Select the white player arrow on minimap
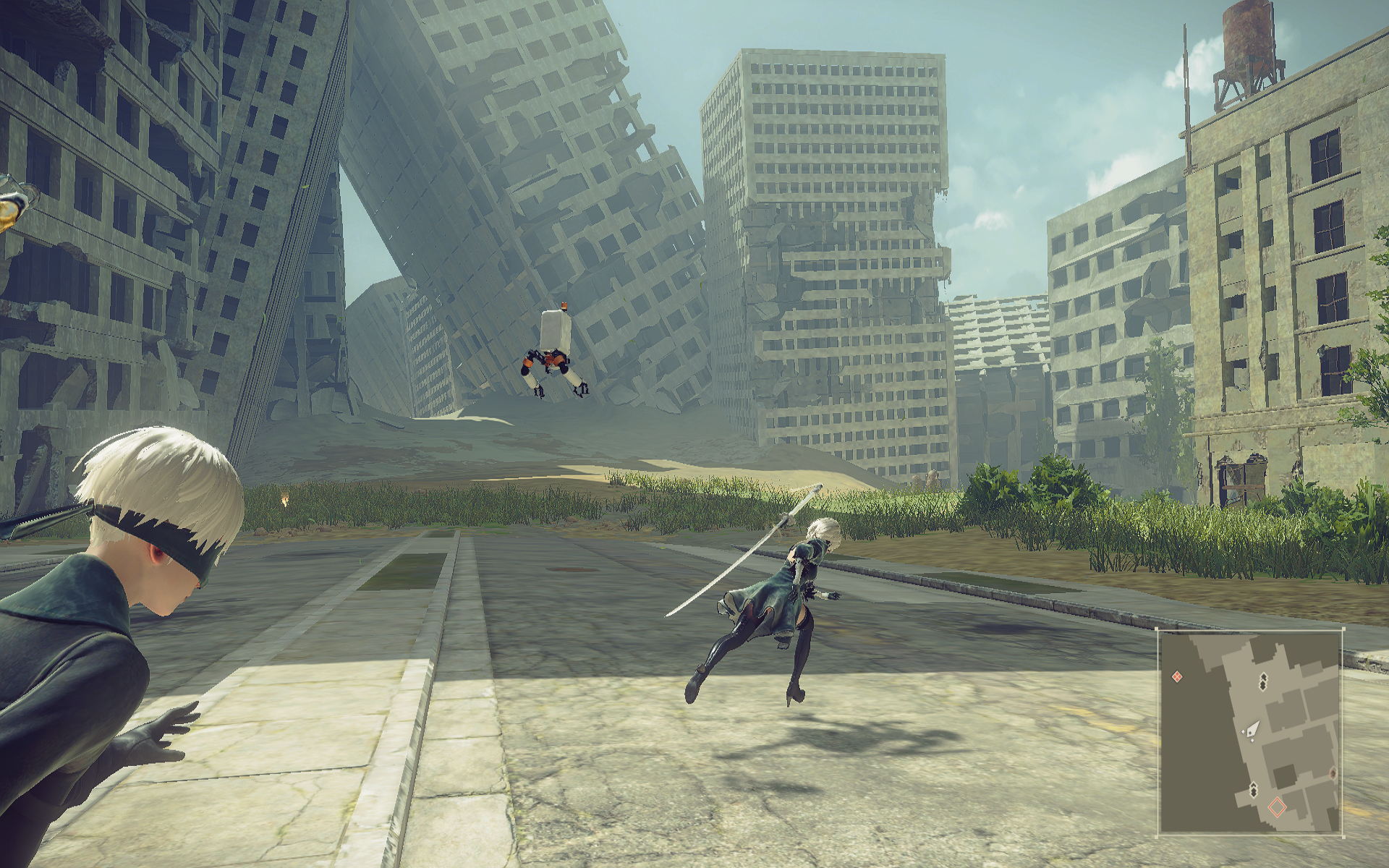 [x=1251, y=730]
